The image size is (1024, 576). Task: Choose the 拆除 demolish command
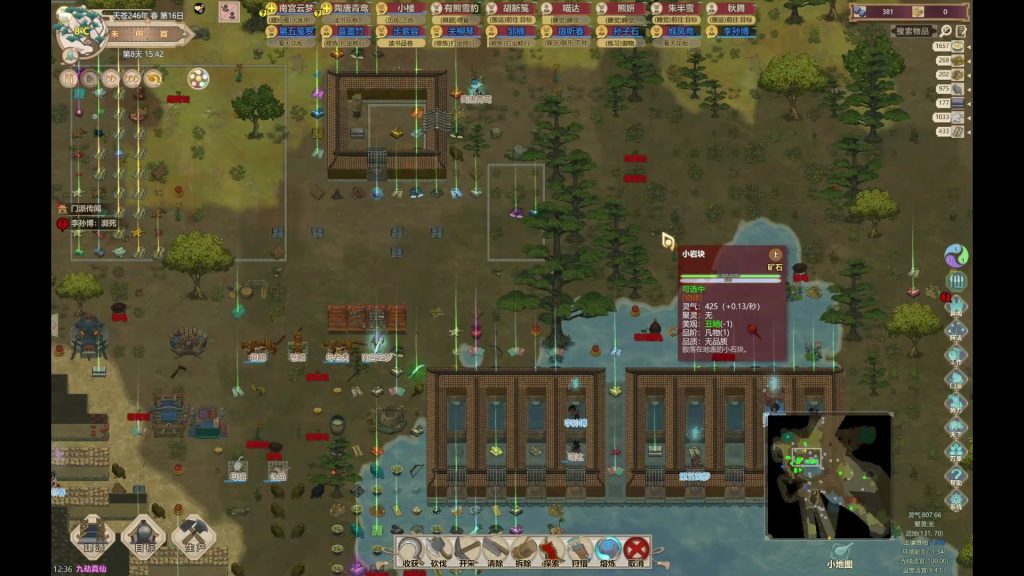[523, 551]
